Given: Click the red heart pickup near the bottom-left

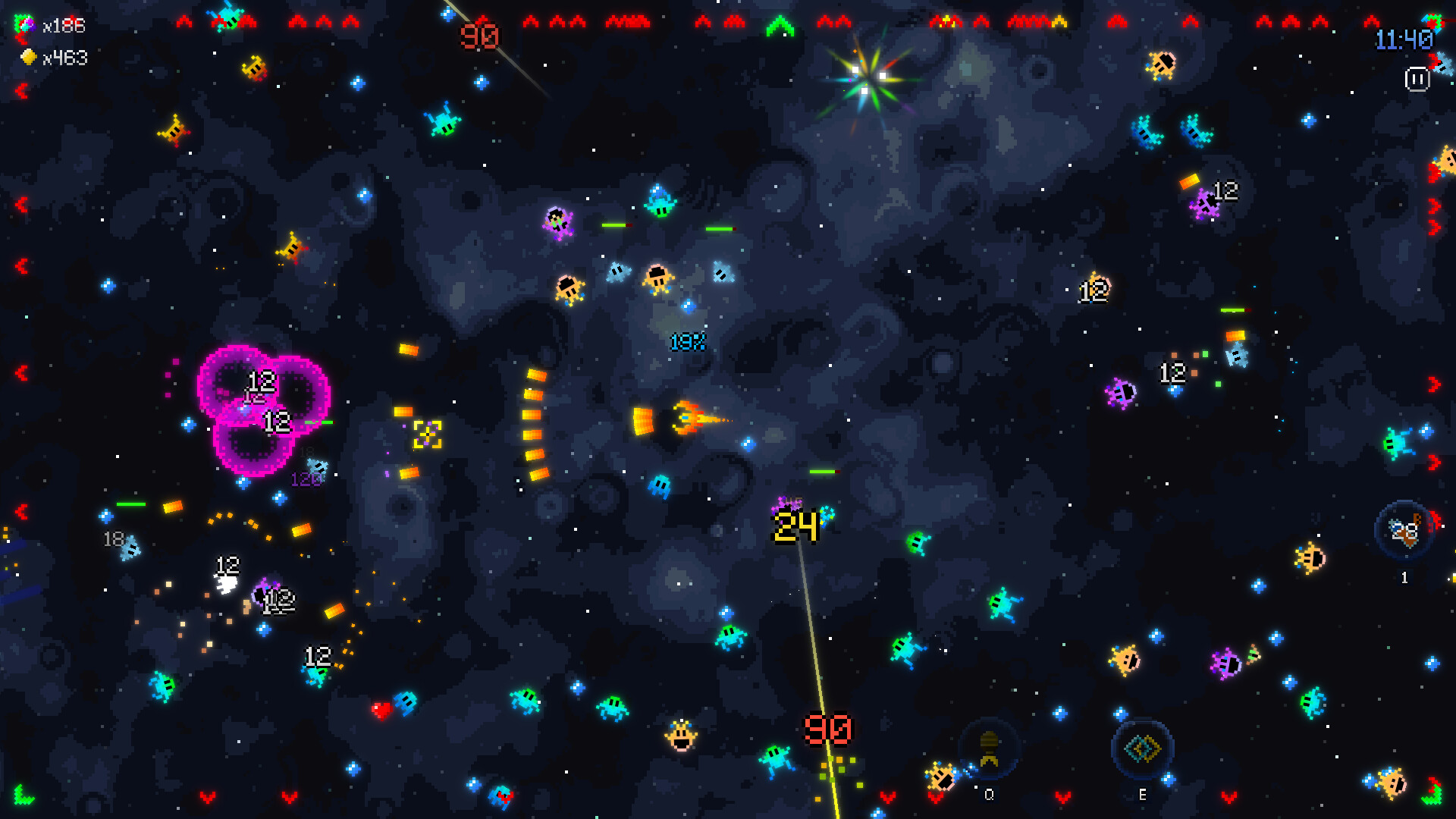Looking at the screenshot, I should point(381,711).
